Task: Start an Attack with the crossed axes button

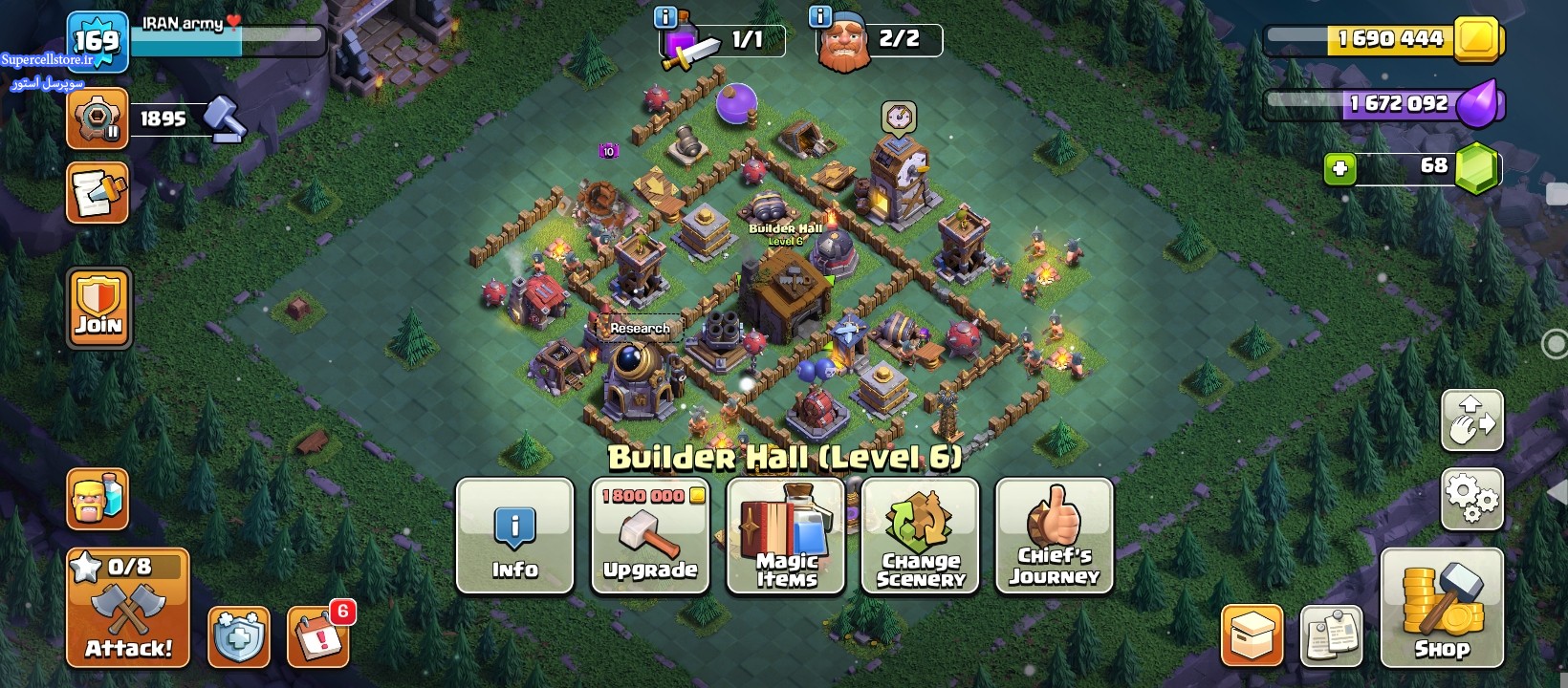Action: pyautogui.click(x=128, y=609)
